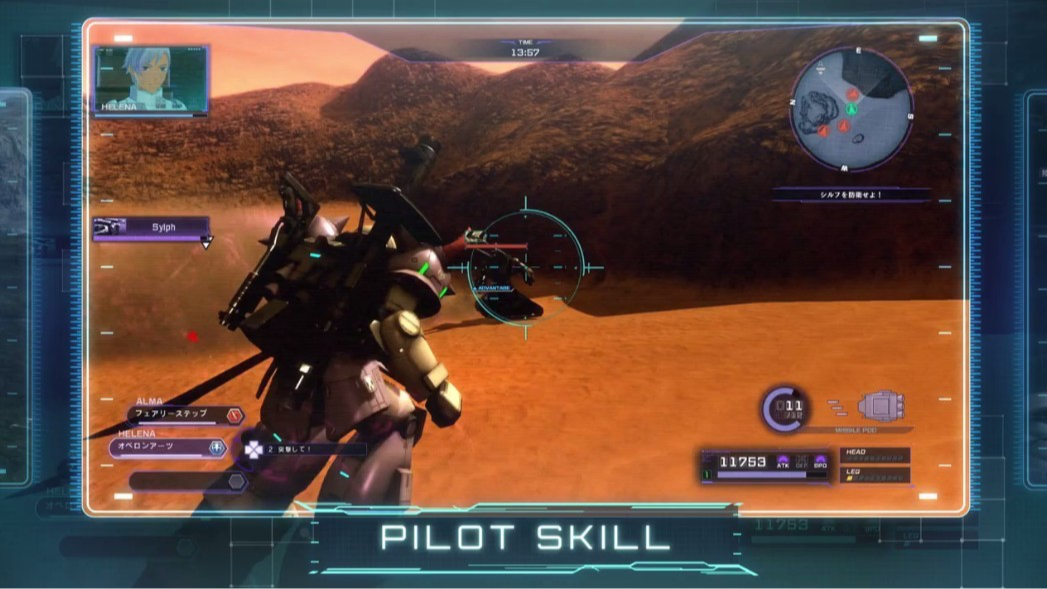1047x589 pixels.
Task: Select the empty third pilot skill slot
Action: pyautogui.click(x=188, y=481)
